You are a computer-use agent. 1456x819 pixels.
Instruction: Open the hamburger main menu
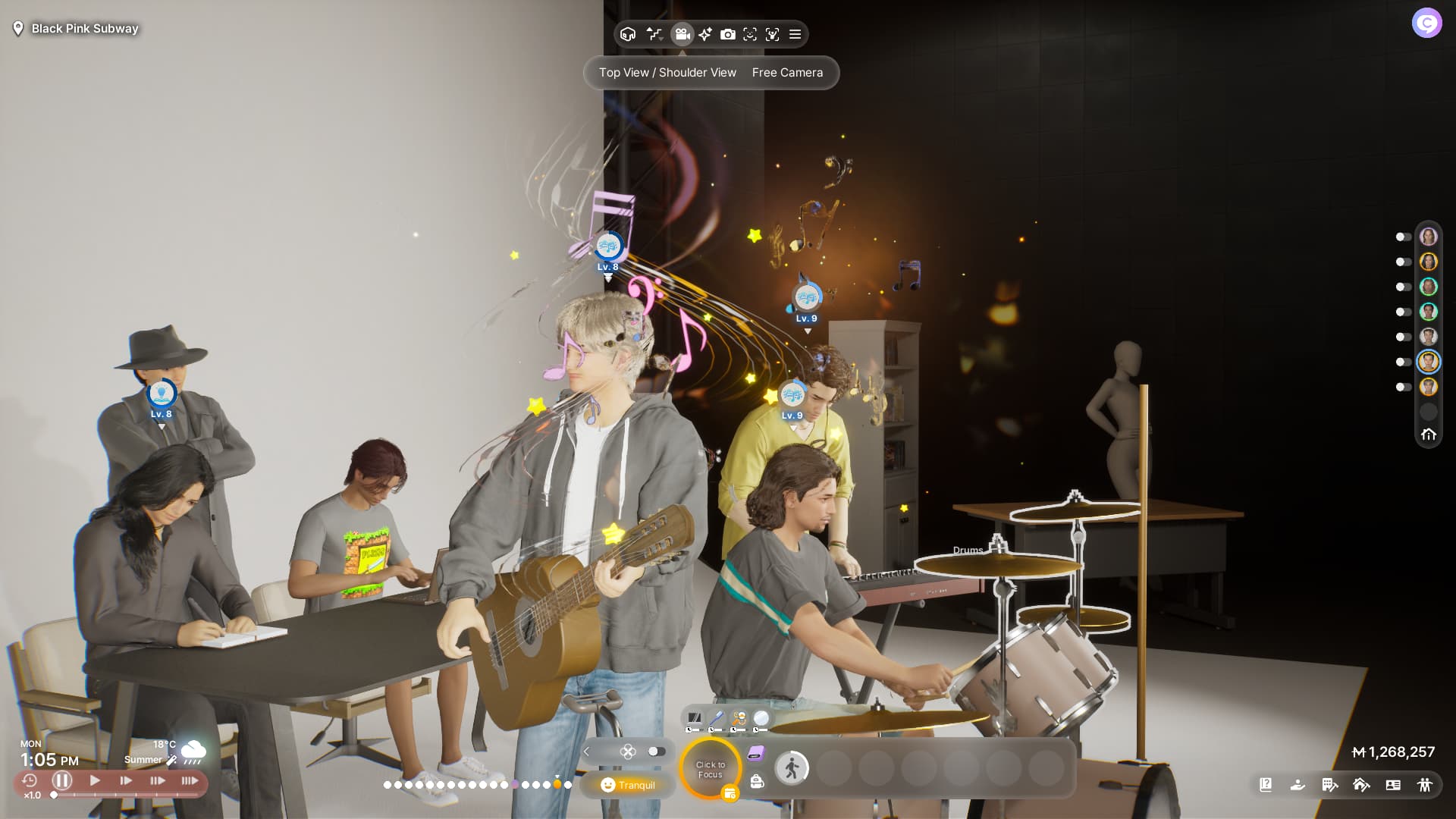(795, 34)
